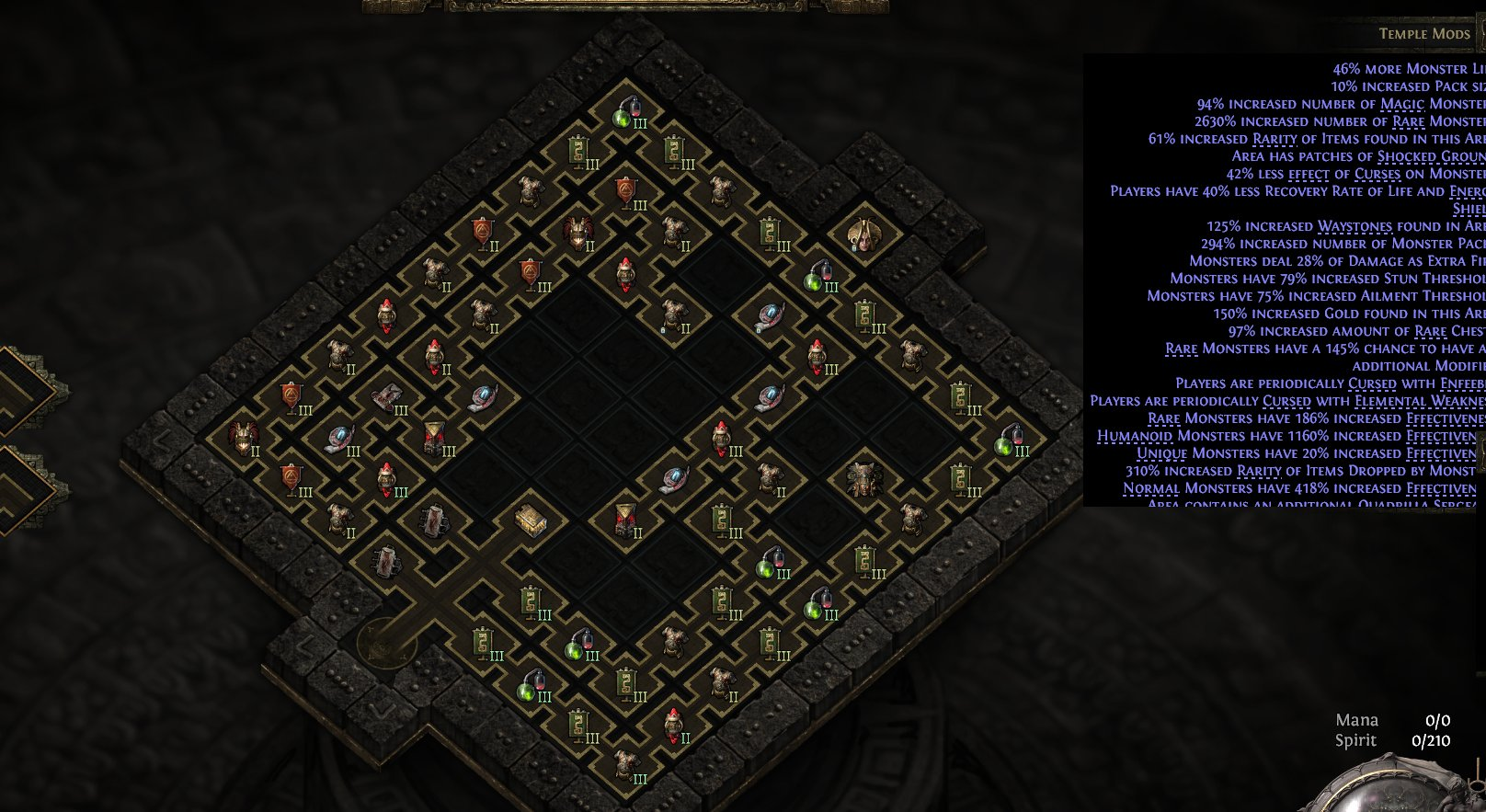
Task: Pick the tier III blue gem ring room
Action: coord(340,440)
